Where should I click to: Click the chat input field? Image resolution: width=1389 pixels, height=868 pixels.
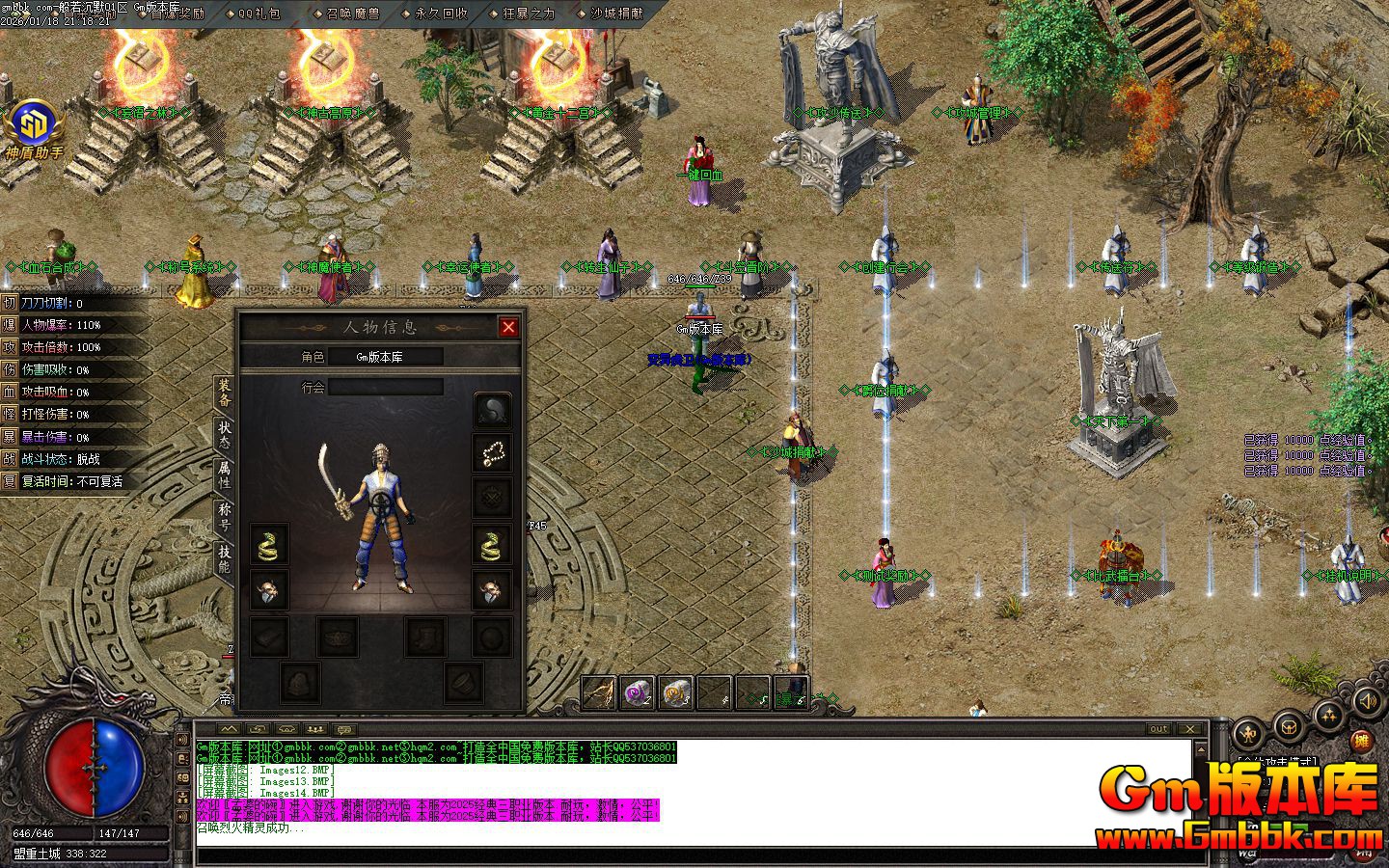(694, 854)
